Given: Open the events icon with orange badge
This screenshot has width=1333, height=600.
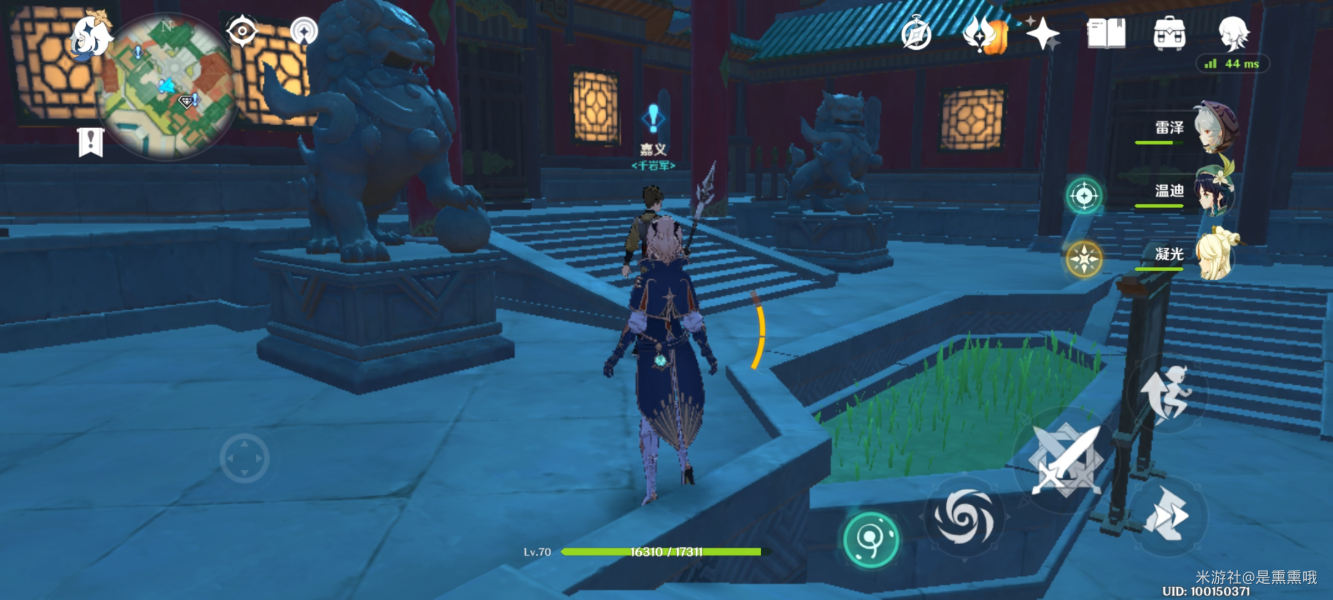Looking at the screenshot, I should [x=982, y=35].
